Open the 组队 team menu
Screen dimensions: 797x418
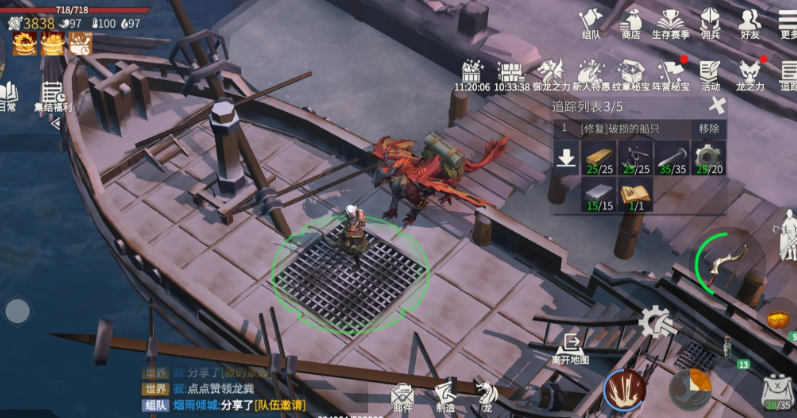tap(591, 22)
